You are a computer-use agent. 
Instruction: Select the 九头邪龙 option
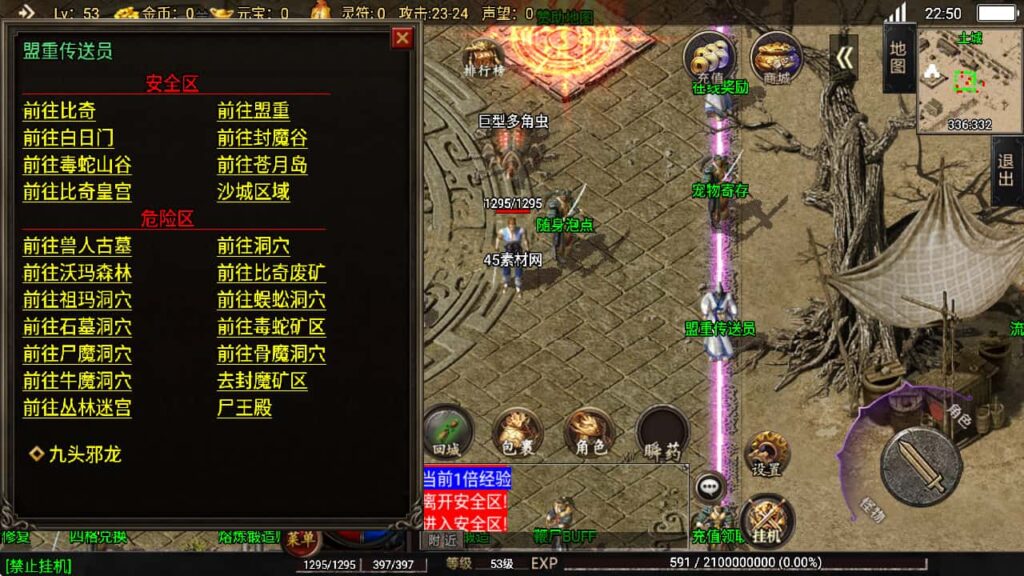(84, 454)
